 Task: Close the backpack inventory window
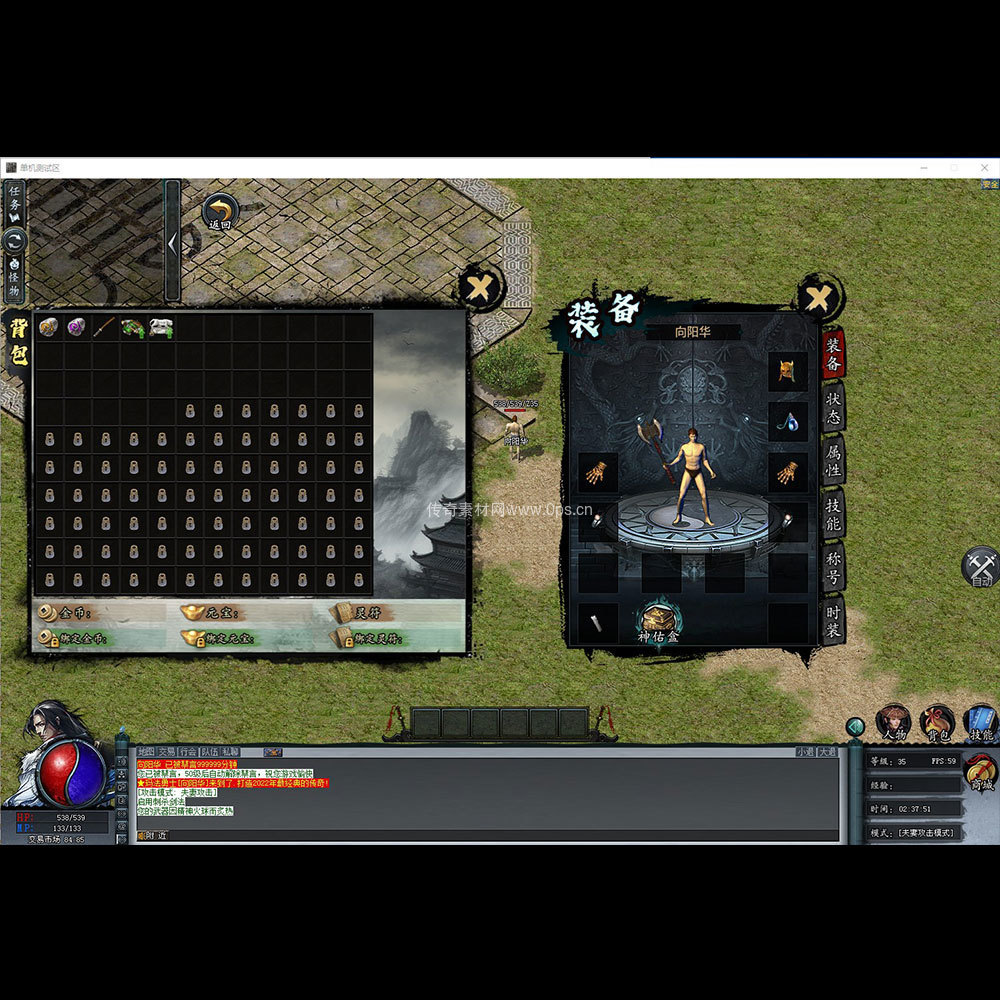(x=480, y=290)
